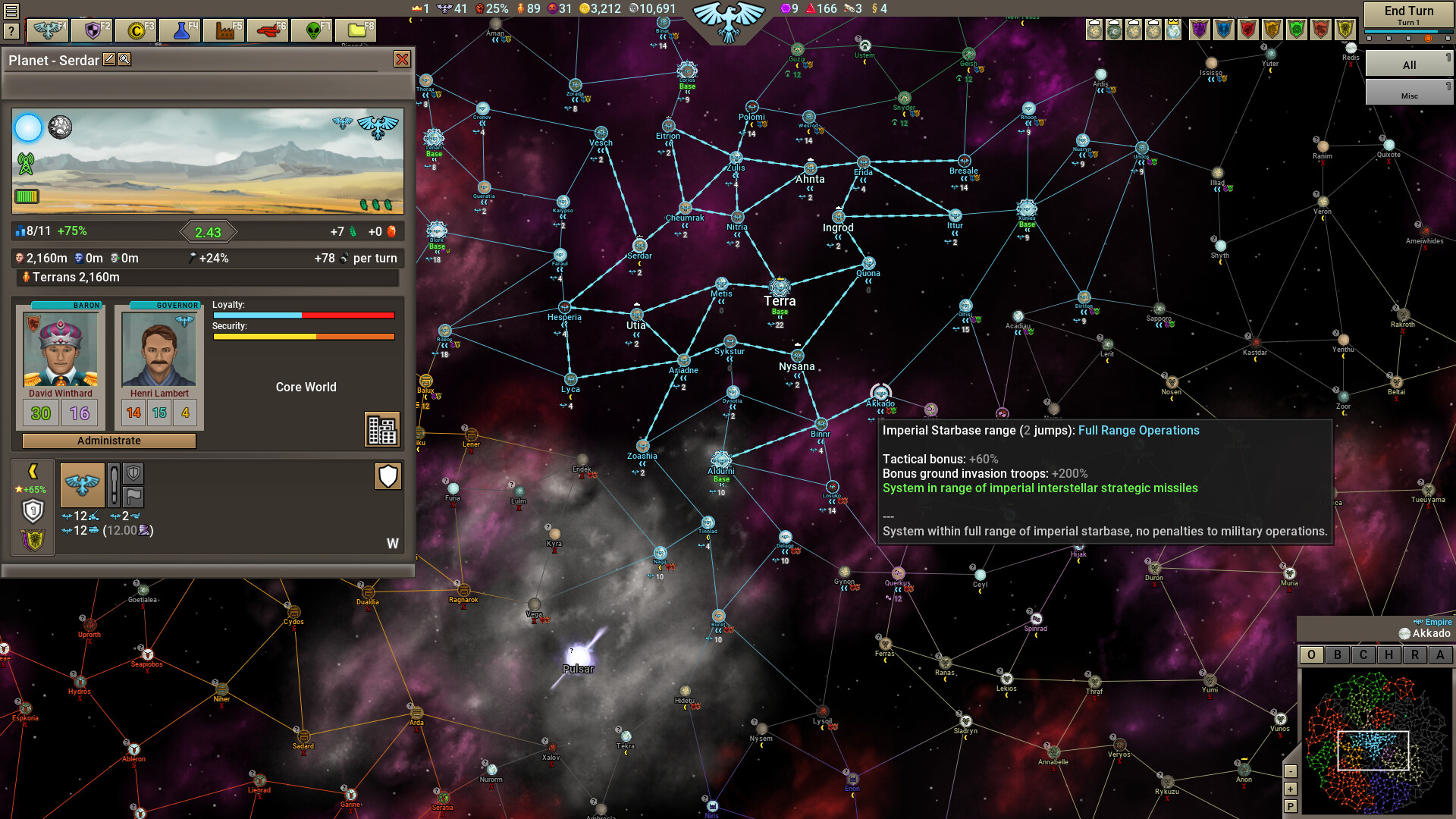This screenshot has width=1456, height=819.
Task: Rename planet Serdar using the pencil icon
Action: point(109,60)
